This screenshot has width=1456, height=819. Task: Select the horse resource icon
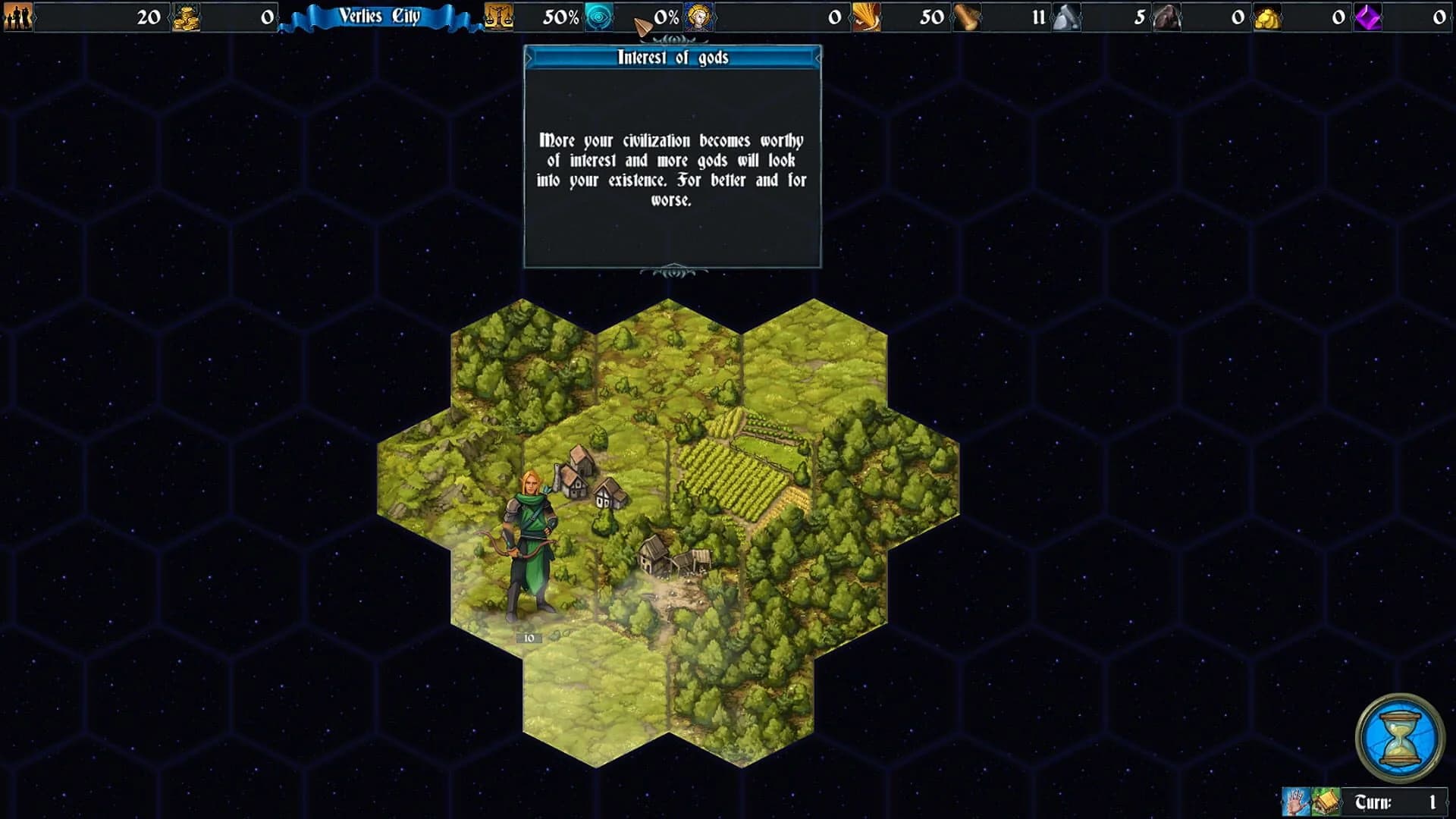[1065, 16]
